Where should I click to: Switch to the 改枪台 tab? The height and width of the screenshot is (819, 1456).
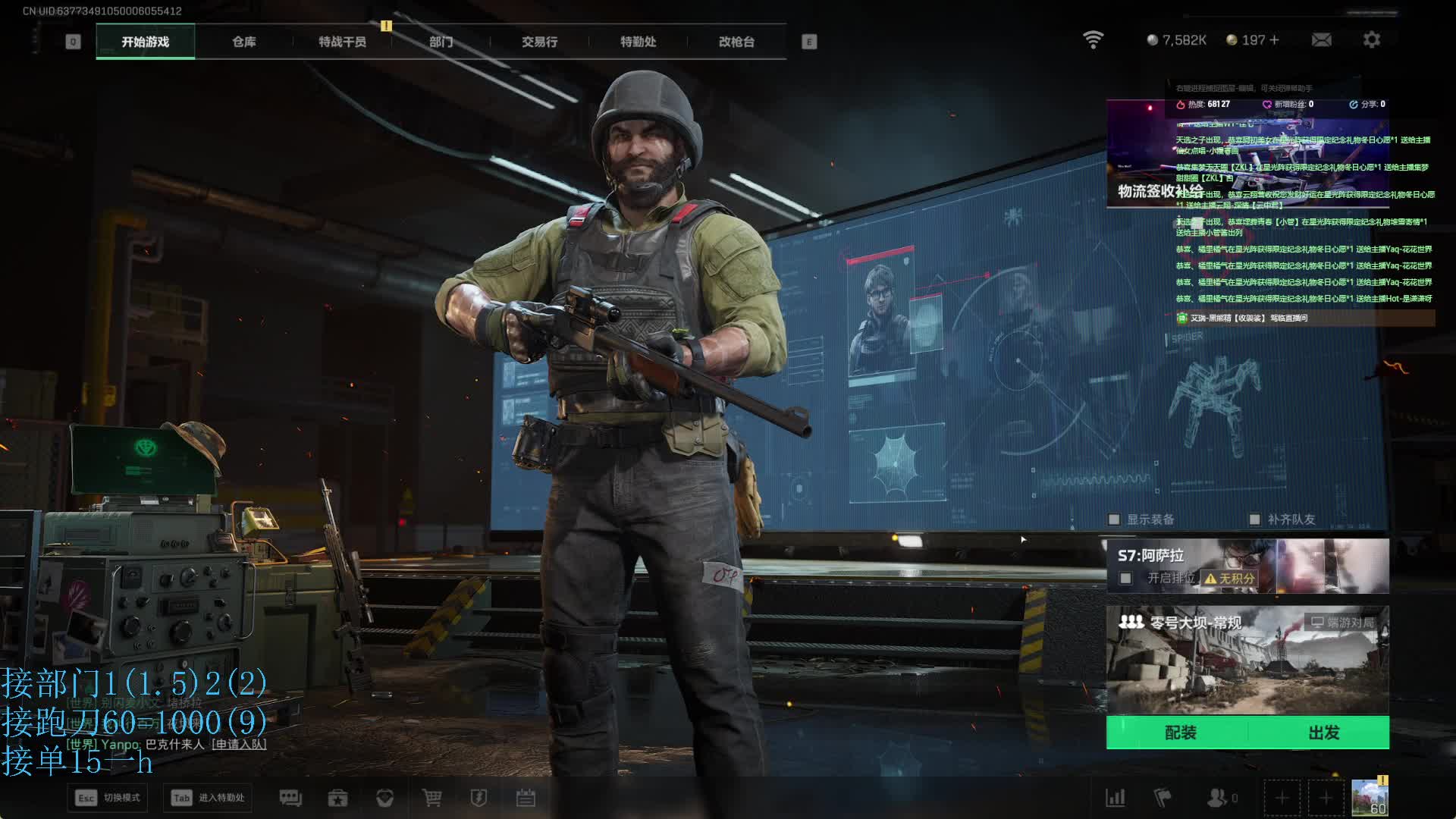736,42
